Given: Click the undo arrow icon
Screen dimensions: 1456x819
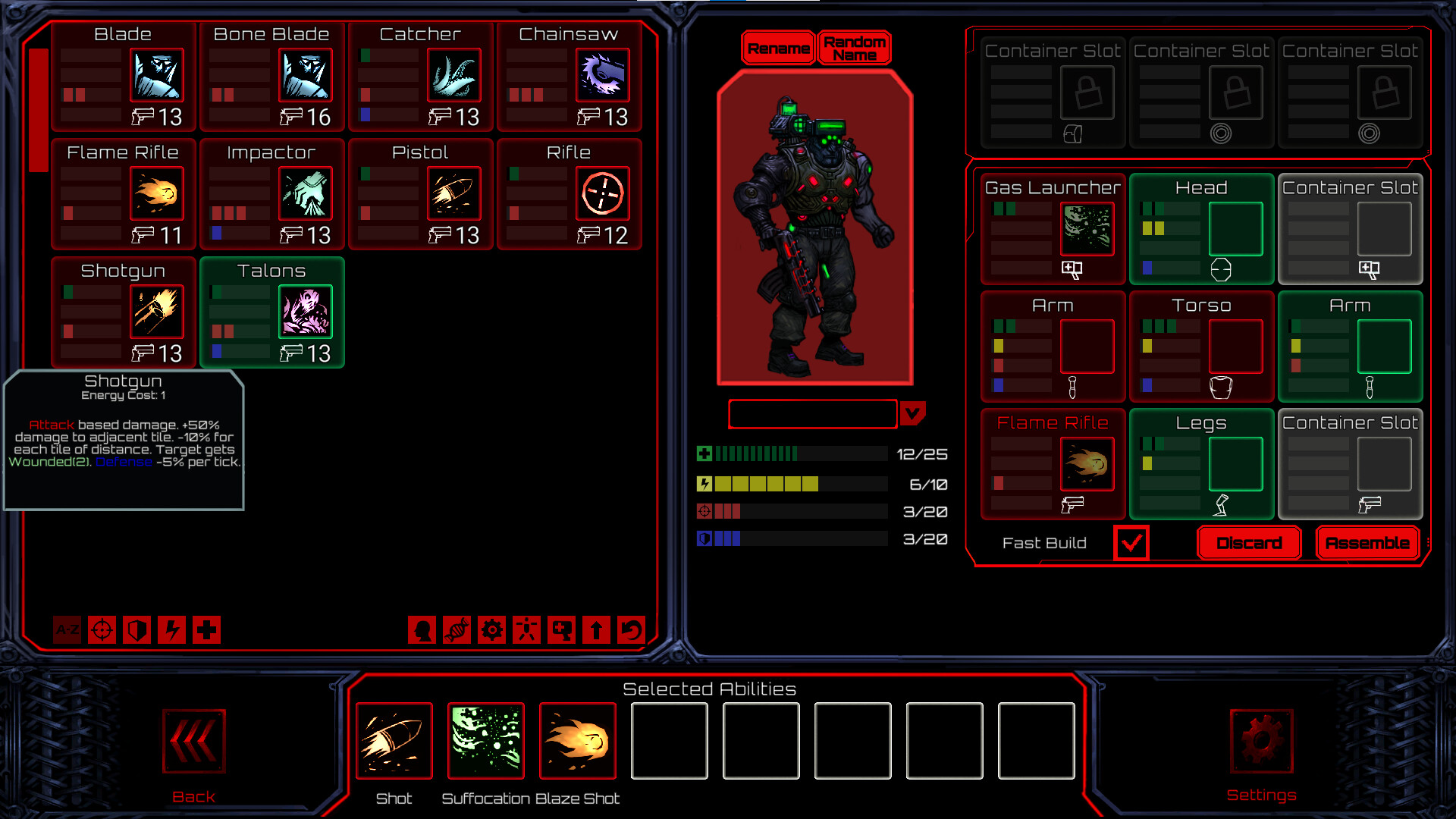Looking at the screenshot, I should tap(631, 630).
